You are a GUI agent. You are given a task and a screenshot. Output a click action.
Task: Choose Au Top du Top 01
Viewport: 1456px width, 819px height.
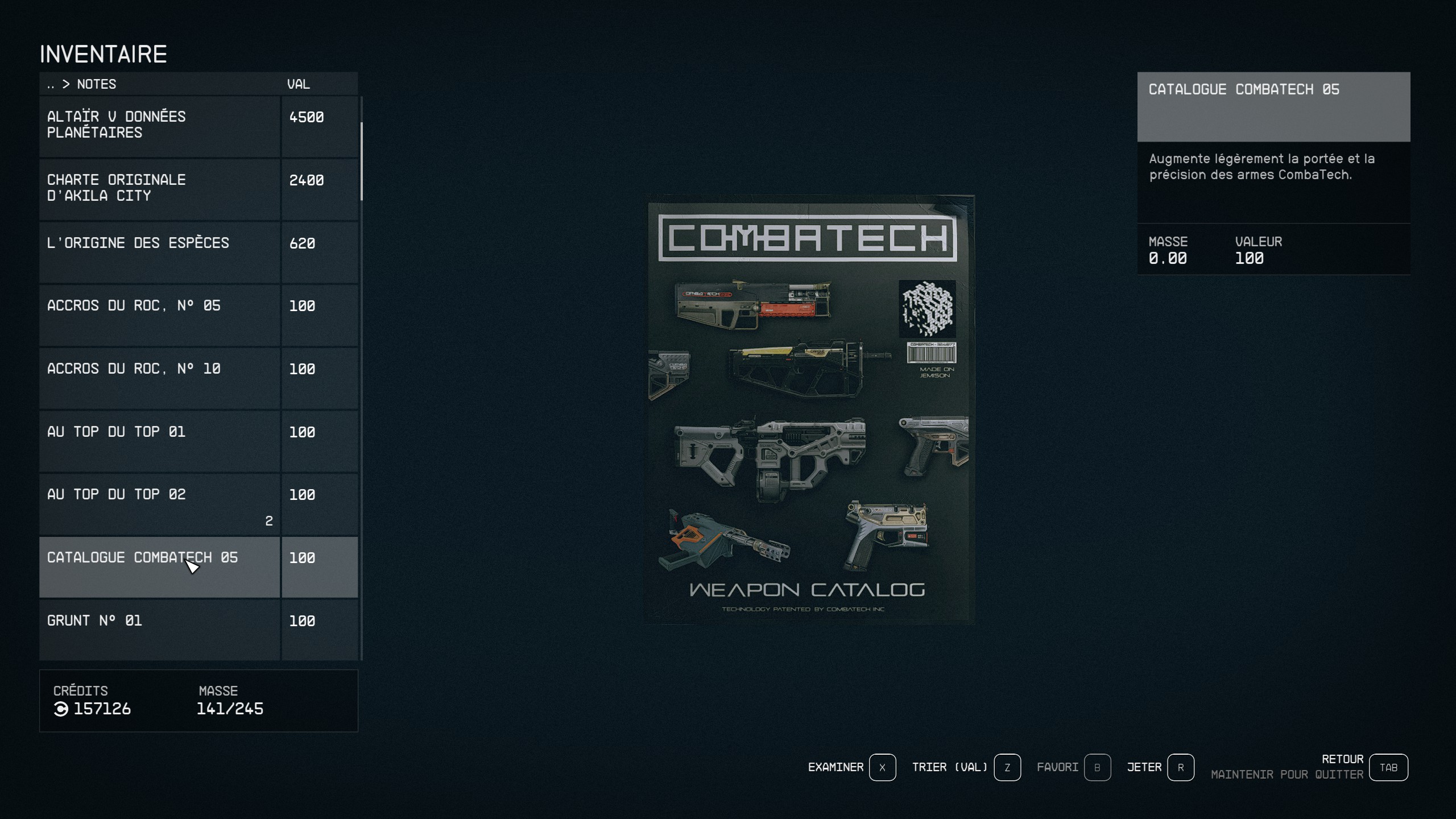click(x=159, y=441)
